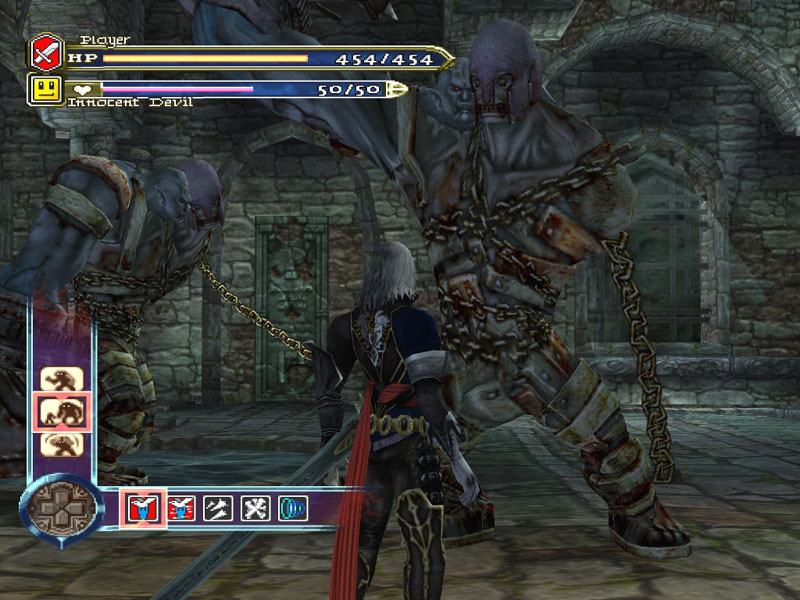Viewport: 800px width, 600px height.
Task: Click the red crossed-sword Player emblem
Action: tap(45, 50)
